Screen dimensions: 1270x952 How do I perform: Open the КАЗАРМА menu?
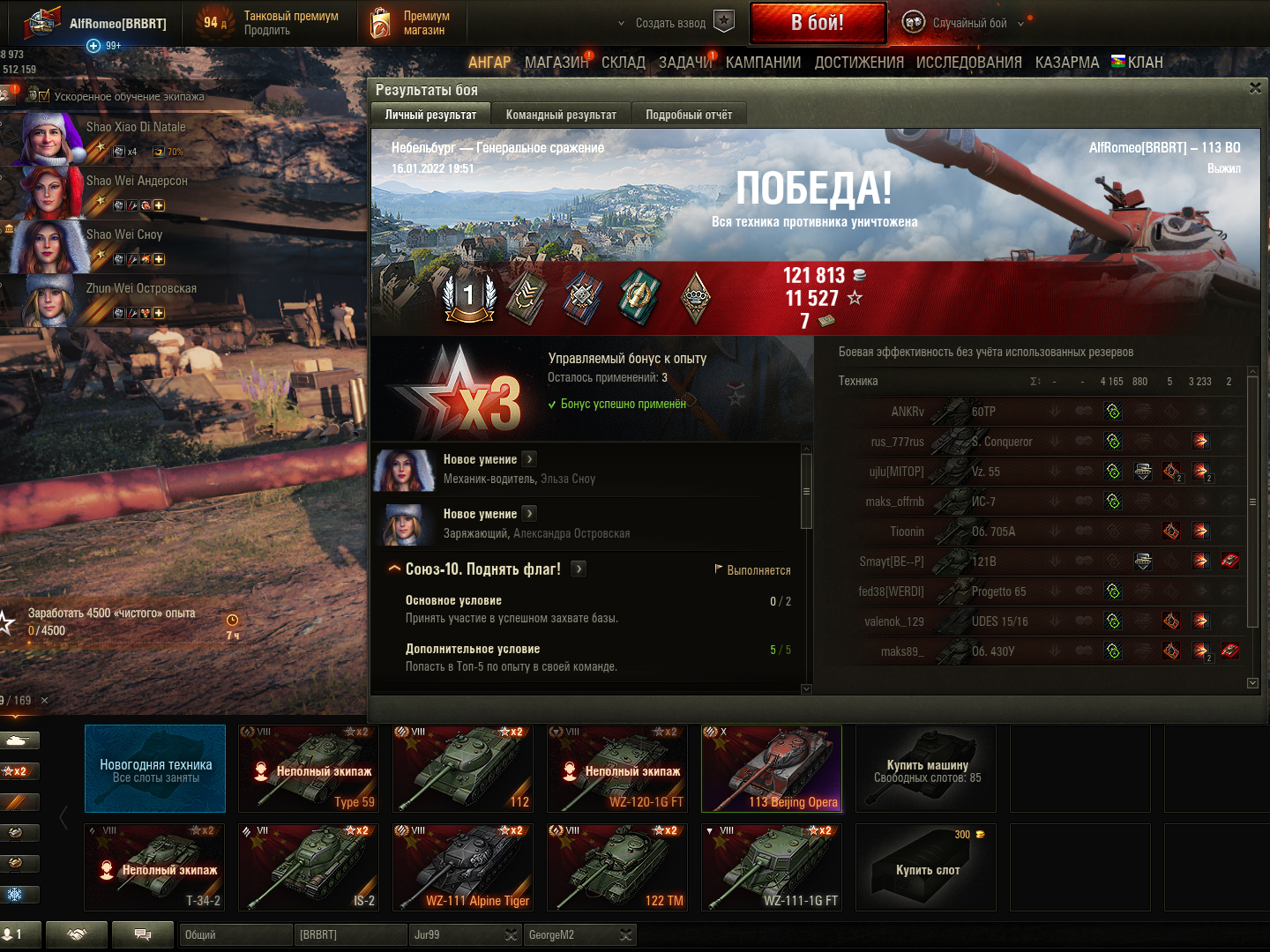pos(1066,63)
